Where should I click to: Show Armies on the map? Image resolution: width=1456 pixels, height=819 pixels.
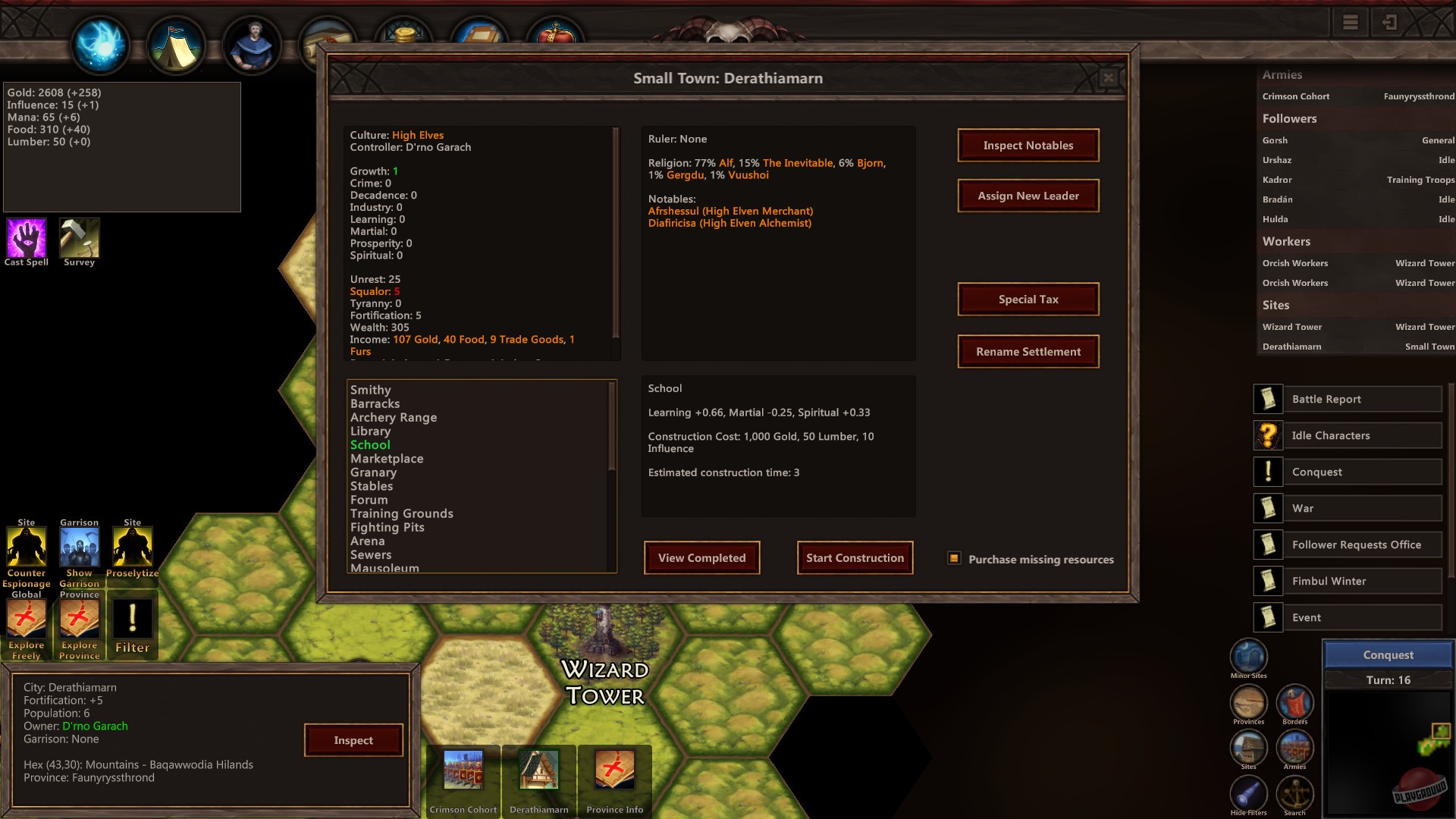[1295, 748]
